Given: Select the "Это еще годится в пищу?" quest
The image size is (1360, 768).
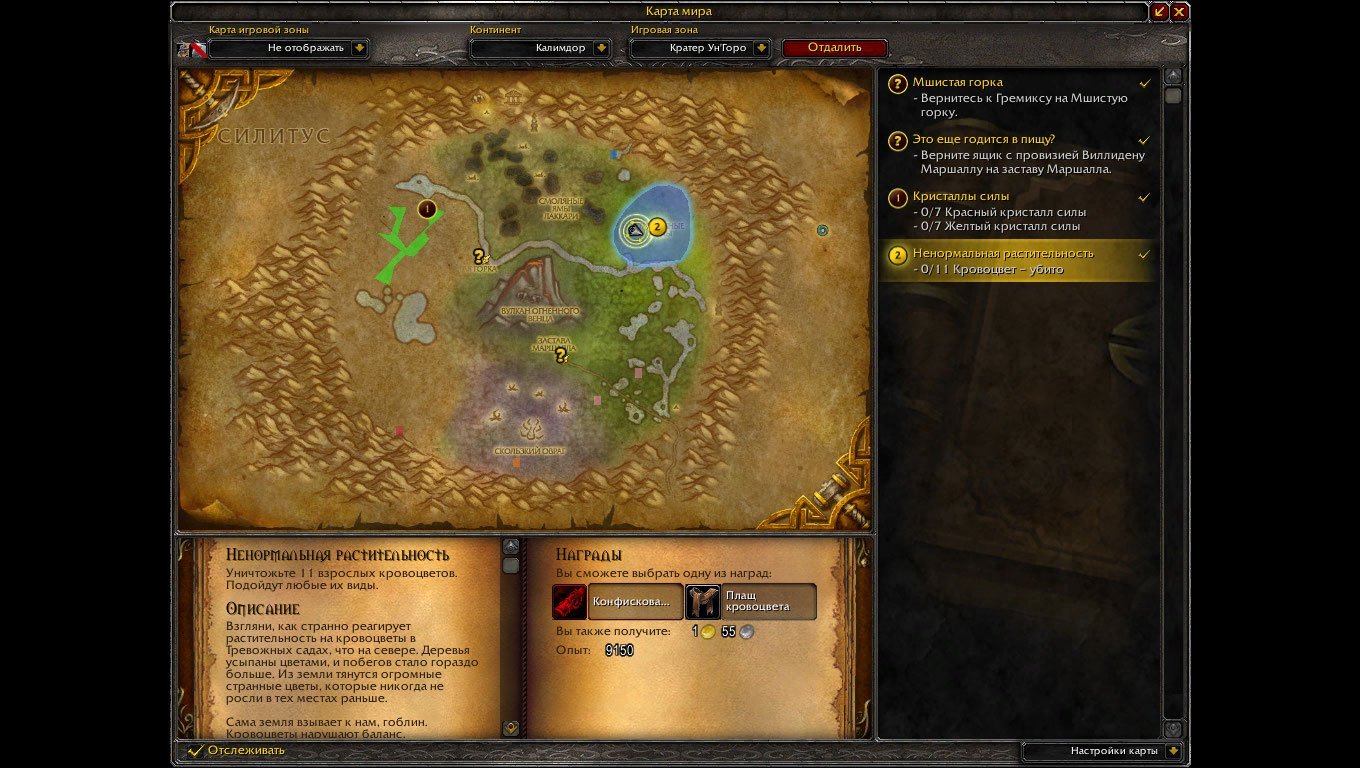Looking at the screenshot, I should 983,140.
